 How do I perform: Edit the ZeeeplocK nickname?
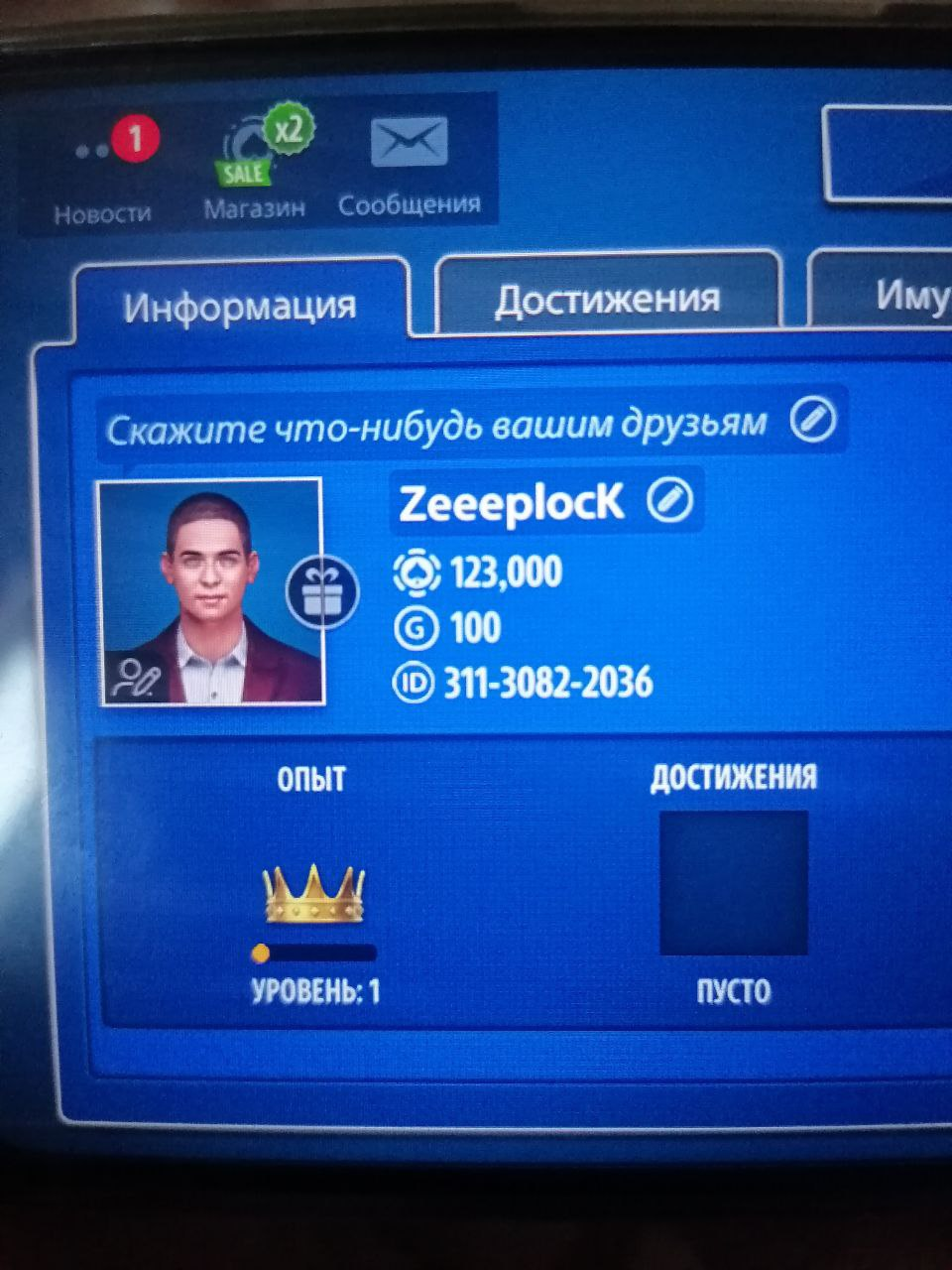coord(669,502)
